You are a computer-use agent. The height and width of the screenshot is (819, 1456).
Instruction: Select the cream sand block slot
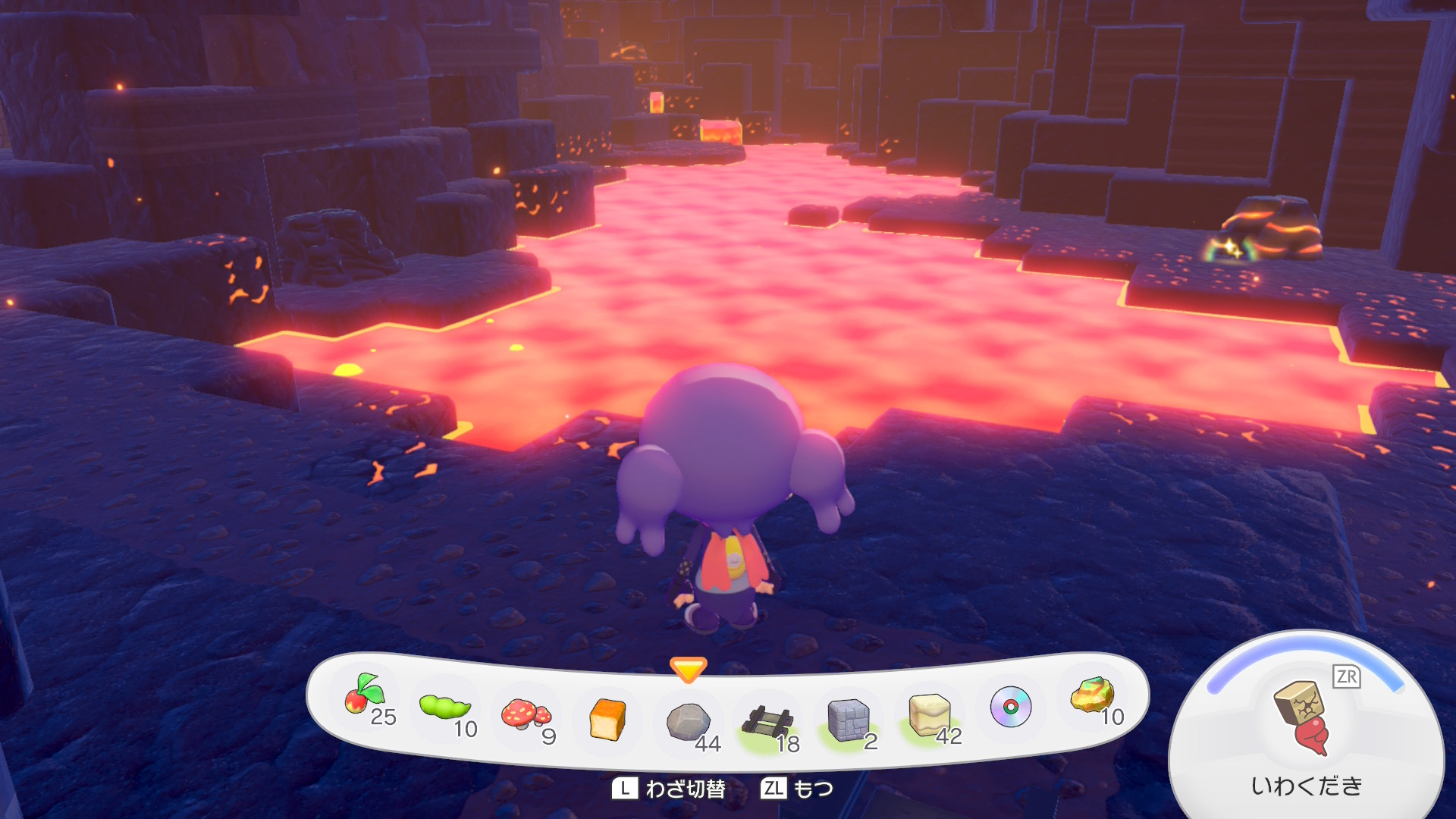(929, 714)
